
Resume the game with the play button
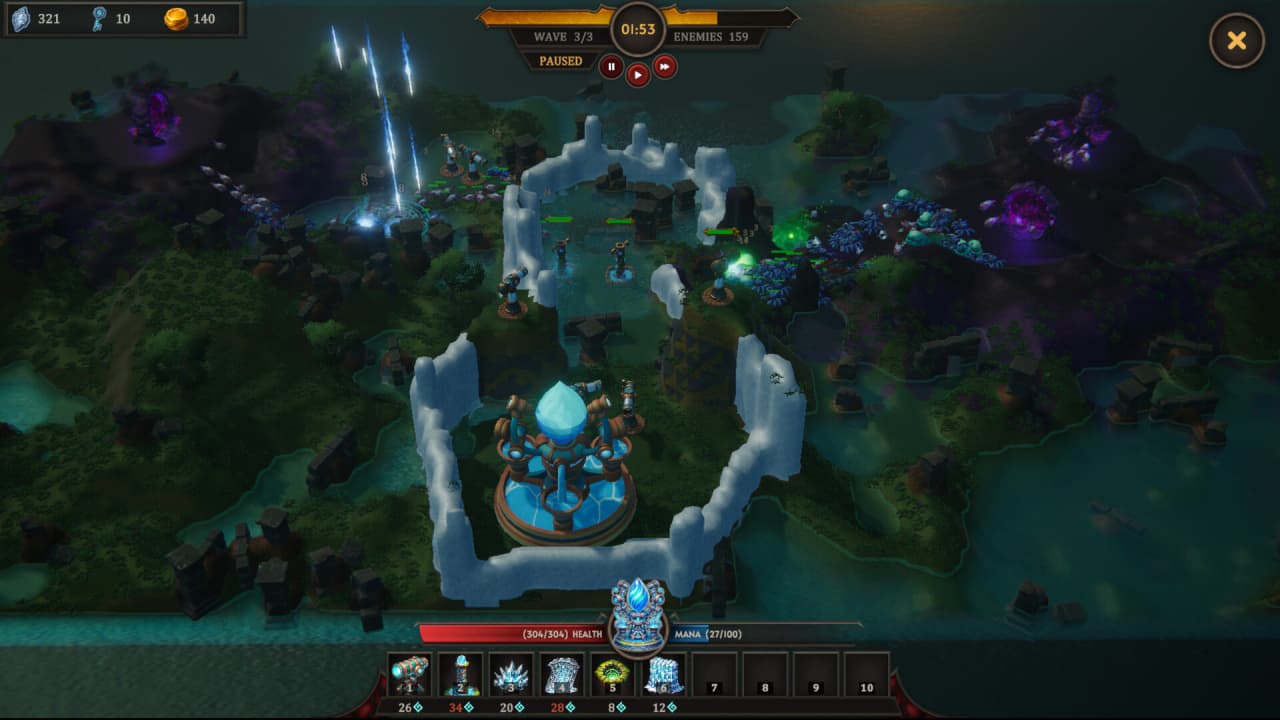(638, 75)
